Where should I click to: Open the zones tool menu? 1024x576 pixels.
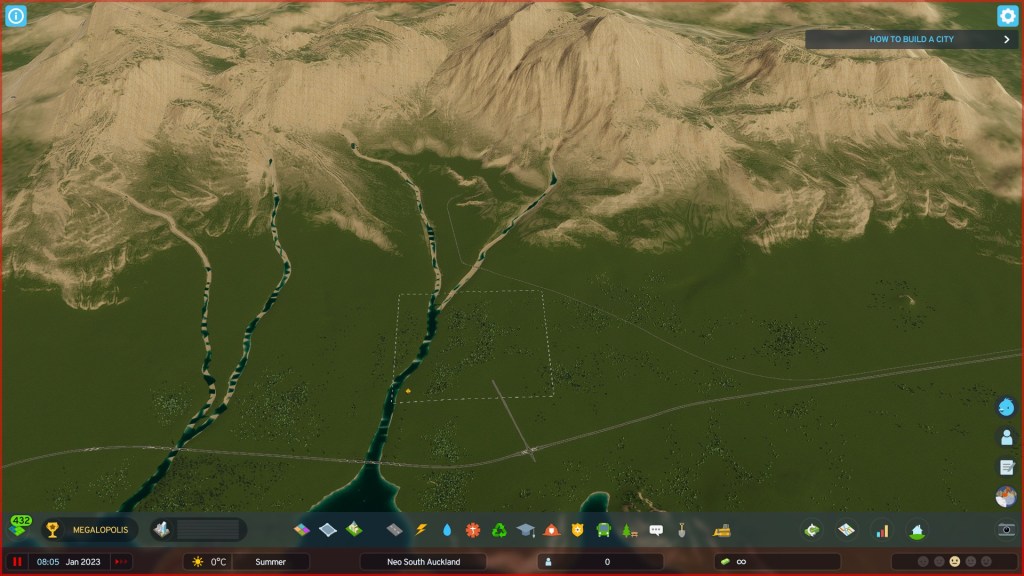(x=302, y=530)
